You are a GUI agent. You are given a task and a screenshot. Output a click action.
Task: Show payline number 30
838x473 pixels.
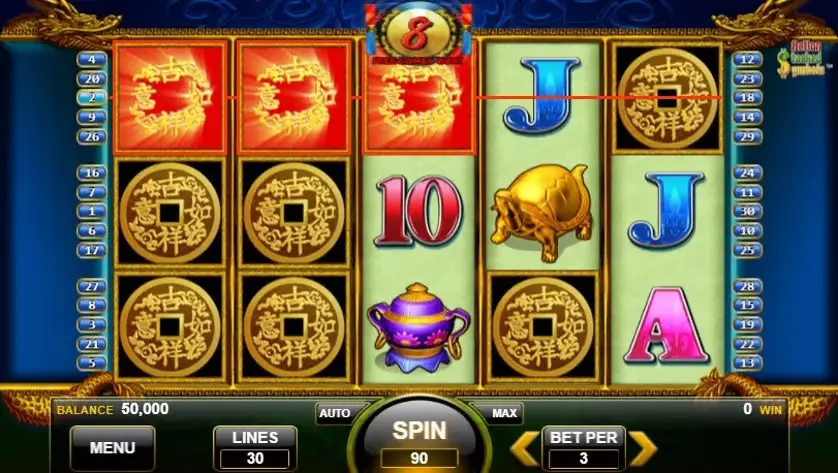pyautogui.click(x=746, y=211)
